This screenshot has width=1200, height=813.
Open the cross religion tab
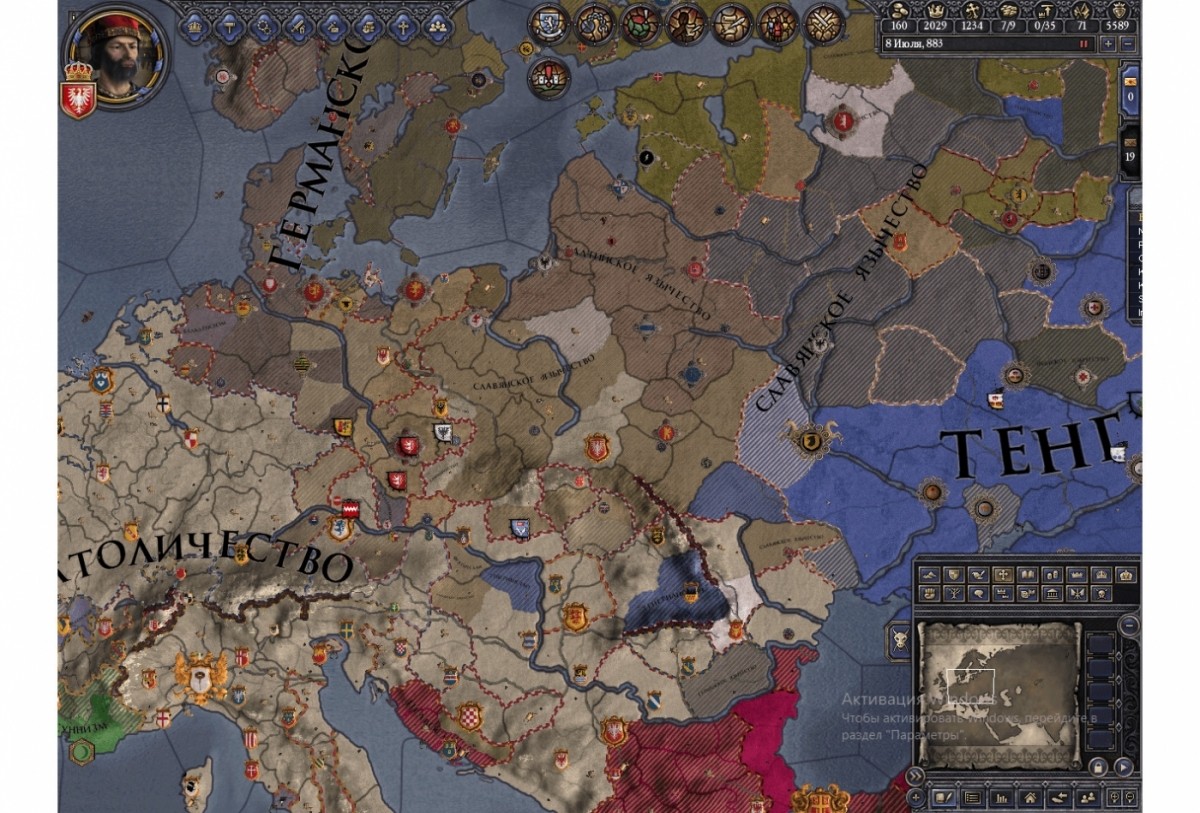tap(401, 26)
